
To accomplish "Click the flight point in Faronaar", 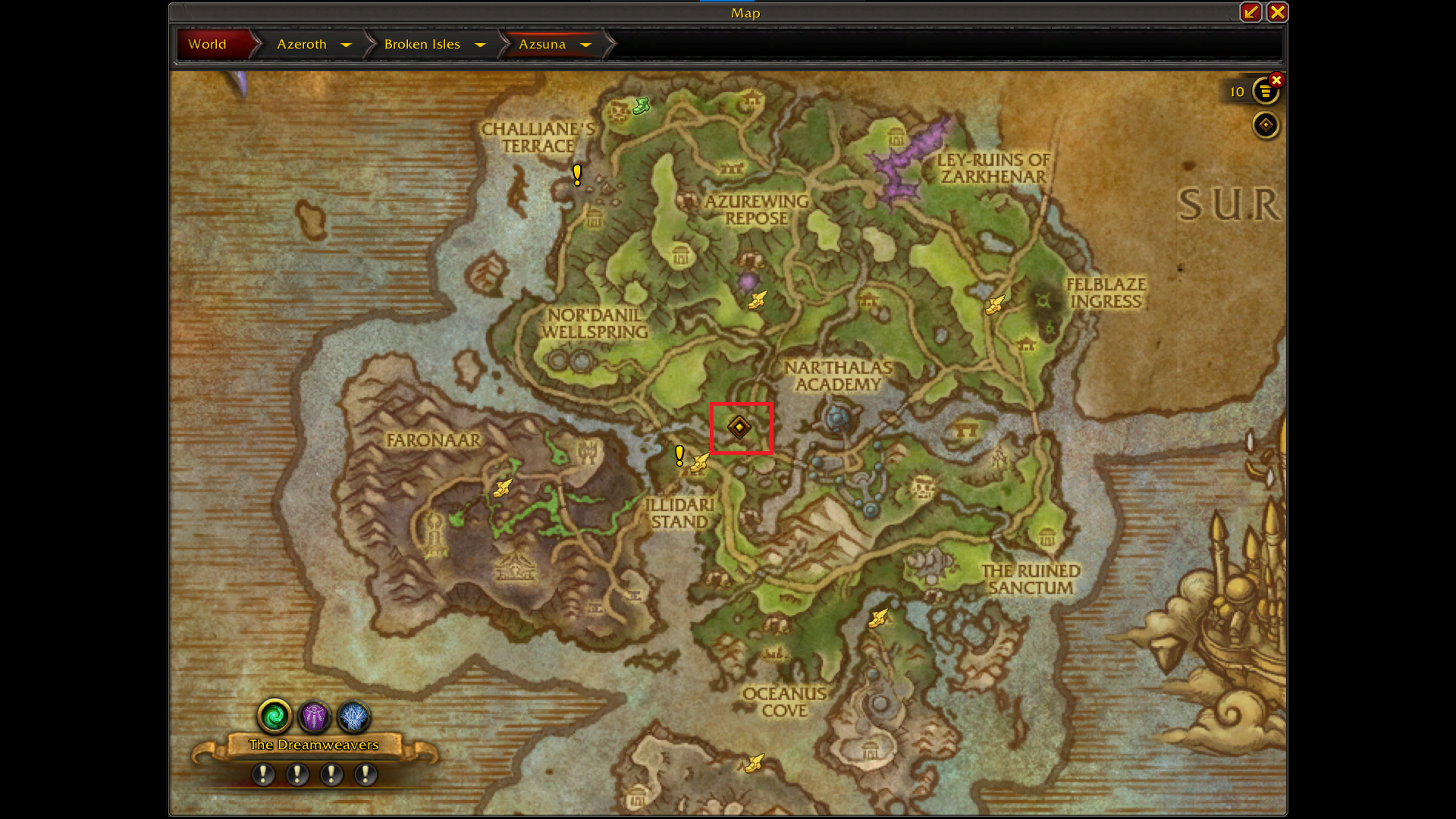I will [x=502, y=488].
